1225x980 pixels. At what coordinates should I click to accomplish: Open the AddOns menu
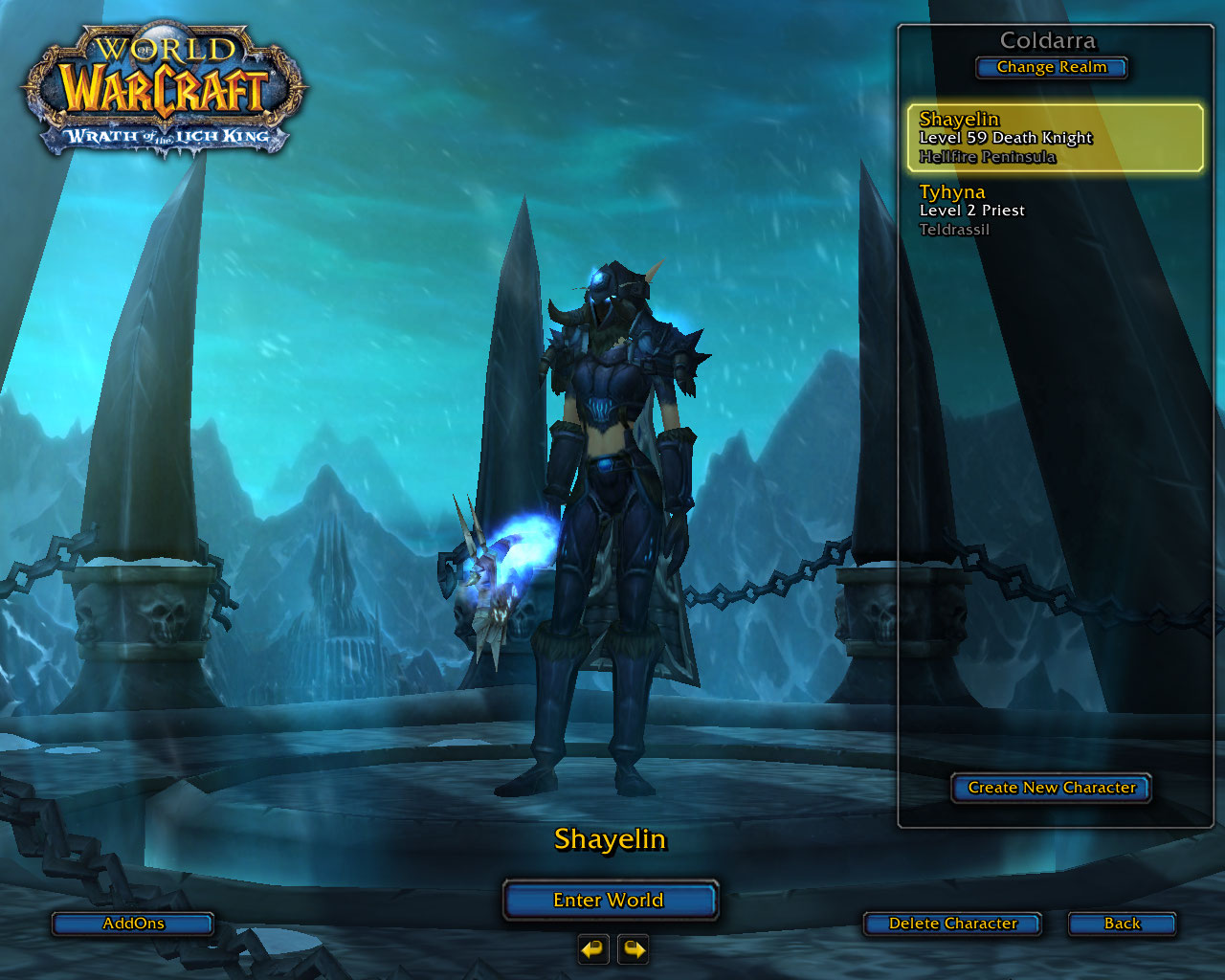coord(133,924)
